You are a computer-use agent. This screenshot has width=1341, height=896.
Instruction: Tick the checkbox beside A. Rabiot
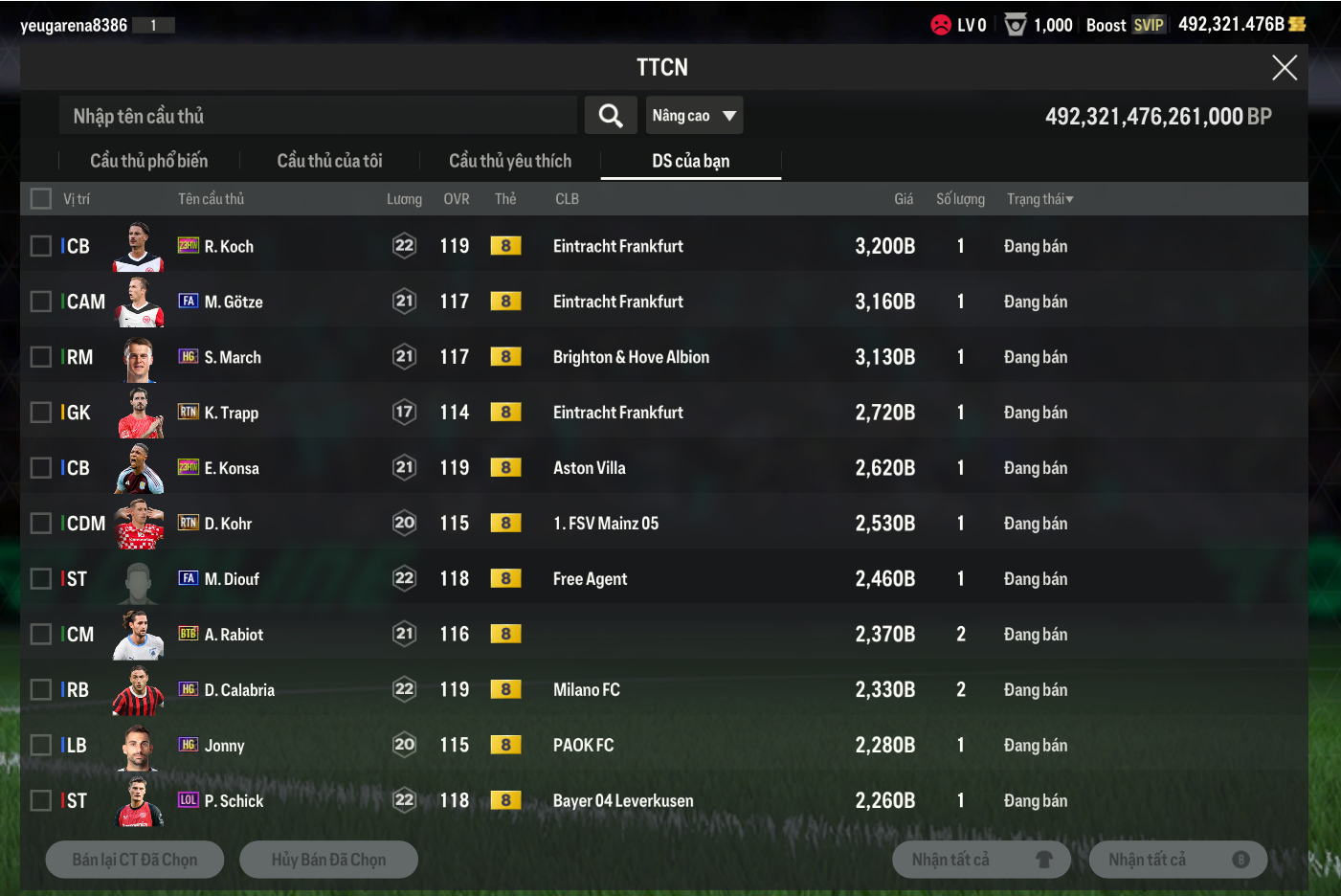pyautogui.click(x=41, y=635)
